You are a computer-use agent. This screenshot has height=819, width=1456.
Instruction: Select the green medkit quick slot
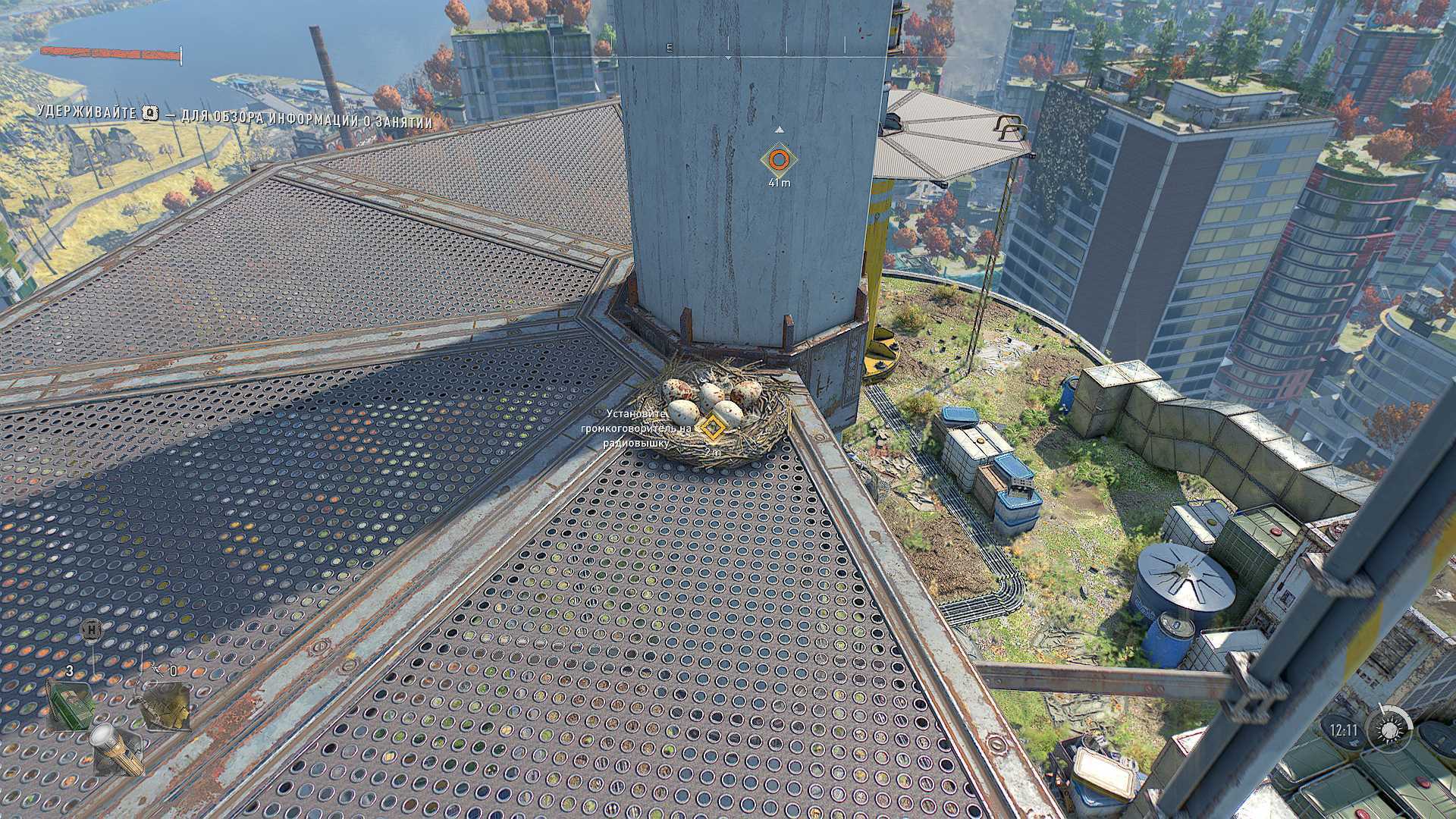tap(71, 704)
